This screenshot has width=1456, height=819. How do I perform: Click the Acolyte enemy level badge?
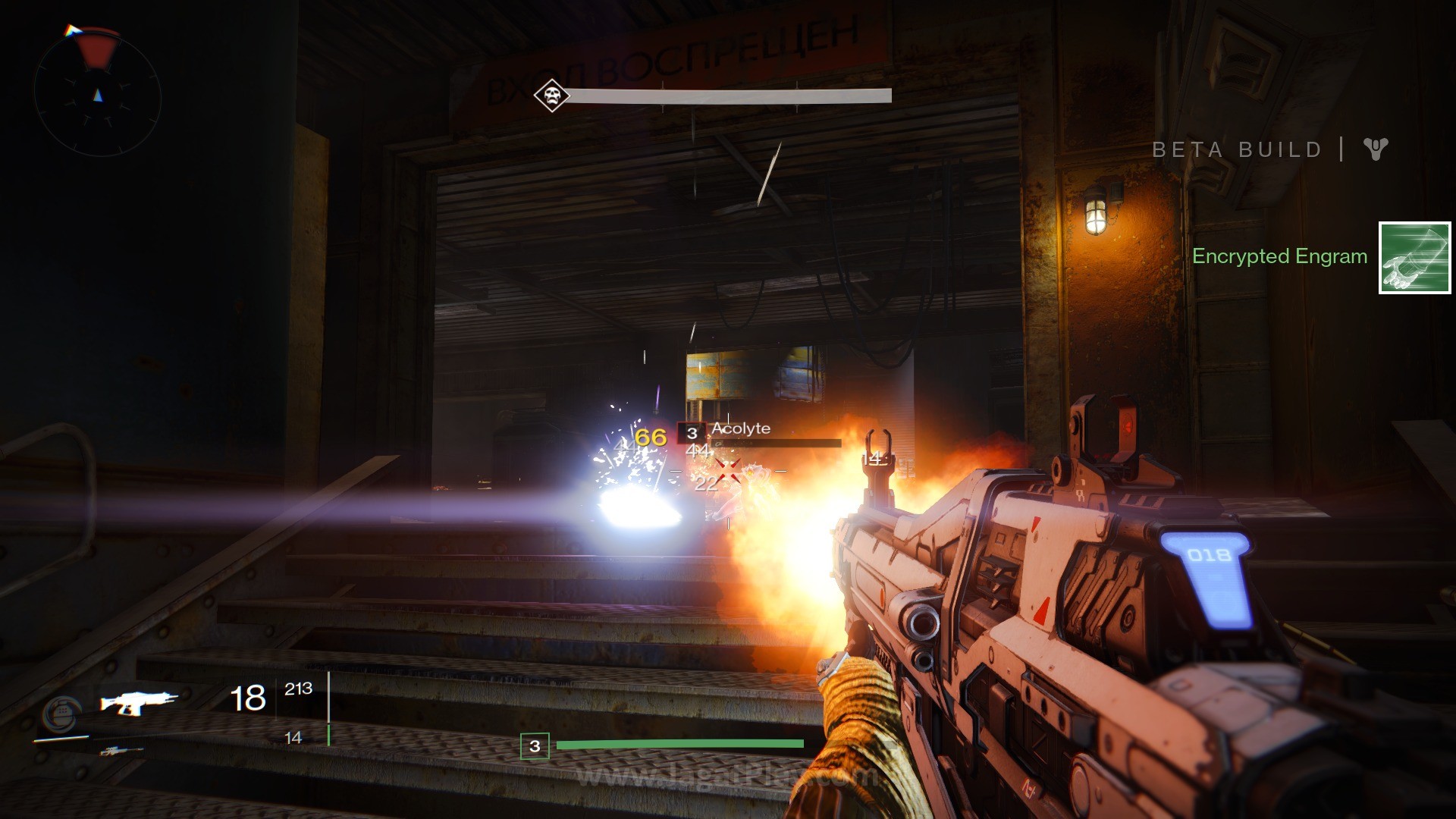(692, 433)
